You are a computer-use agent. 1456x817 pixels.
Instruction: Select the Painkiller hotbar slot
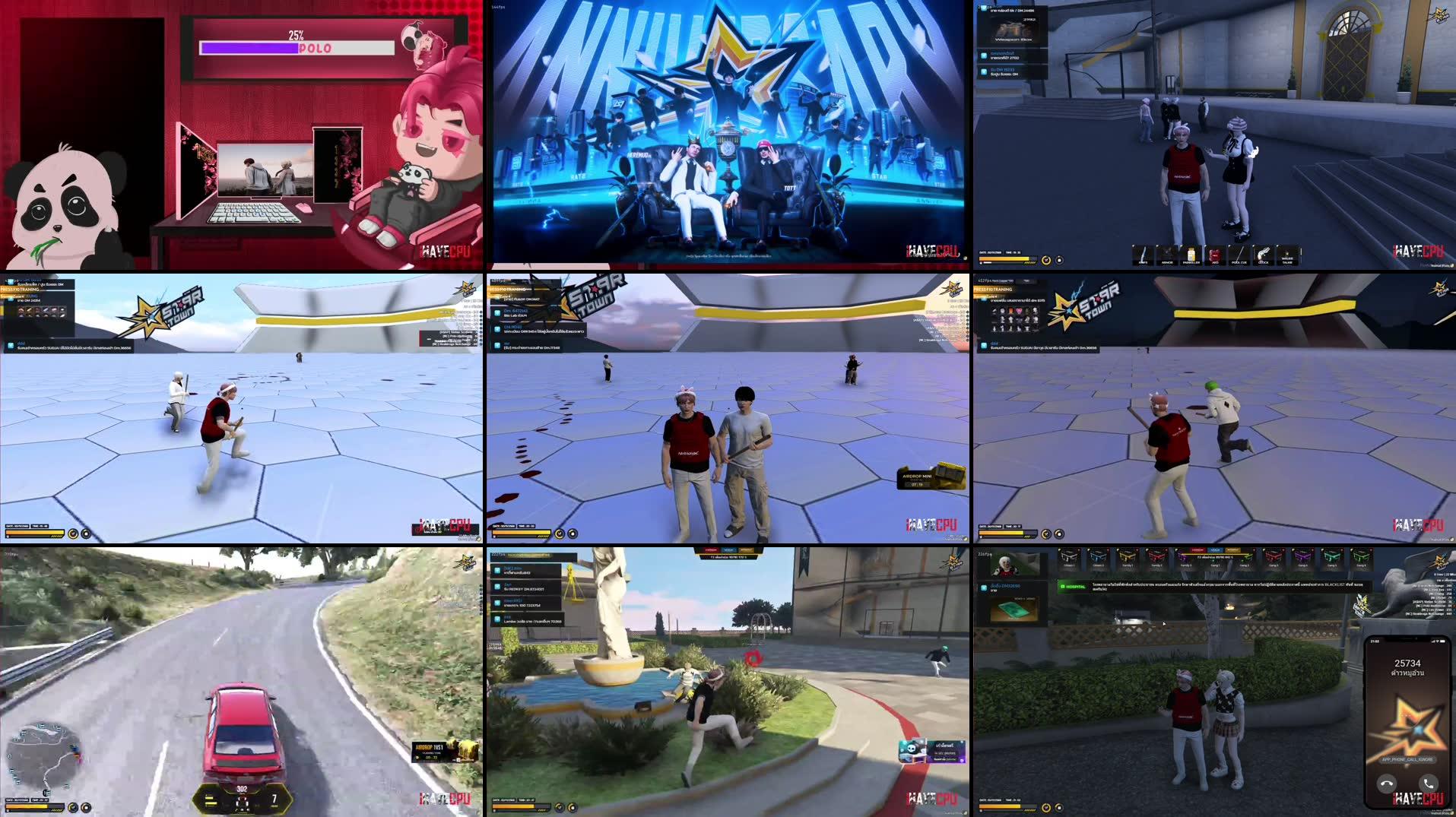coord(1191,252)
